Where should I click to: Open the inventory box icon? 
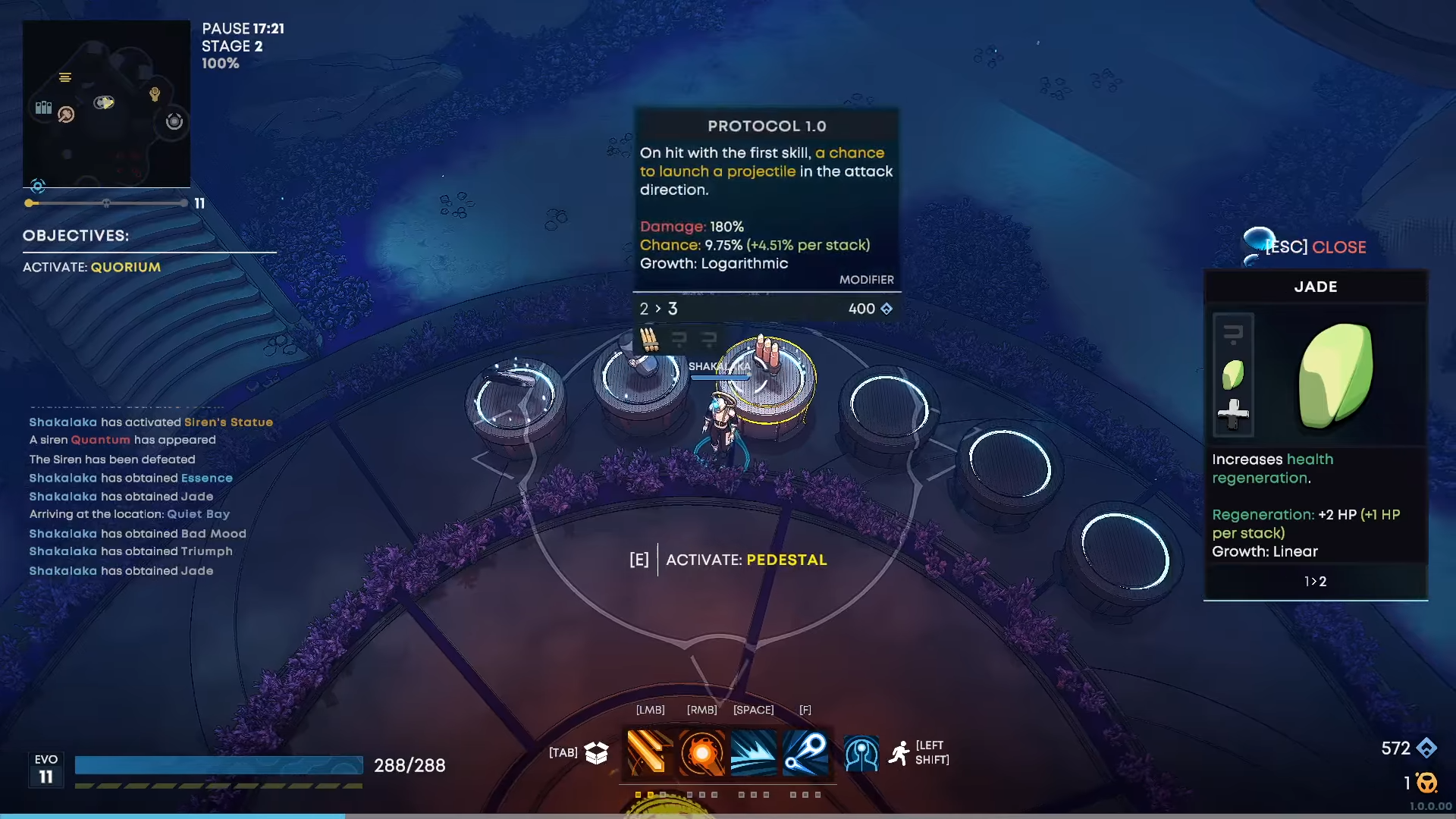[597, 752]
